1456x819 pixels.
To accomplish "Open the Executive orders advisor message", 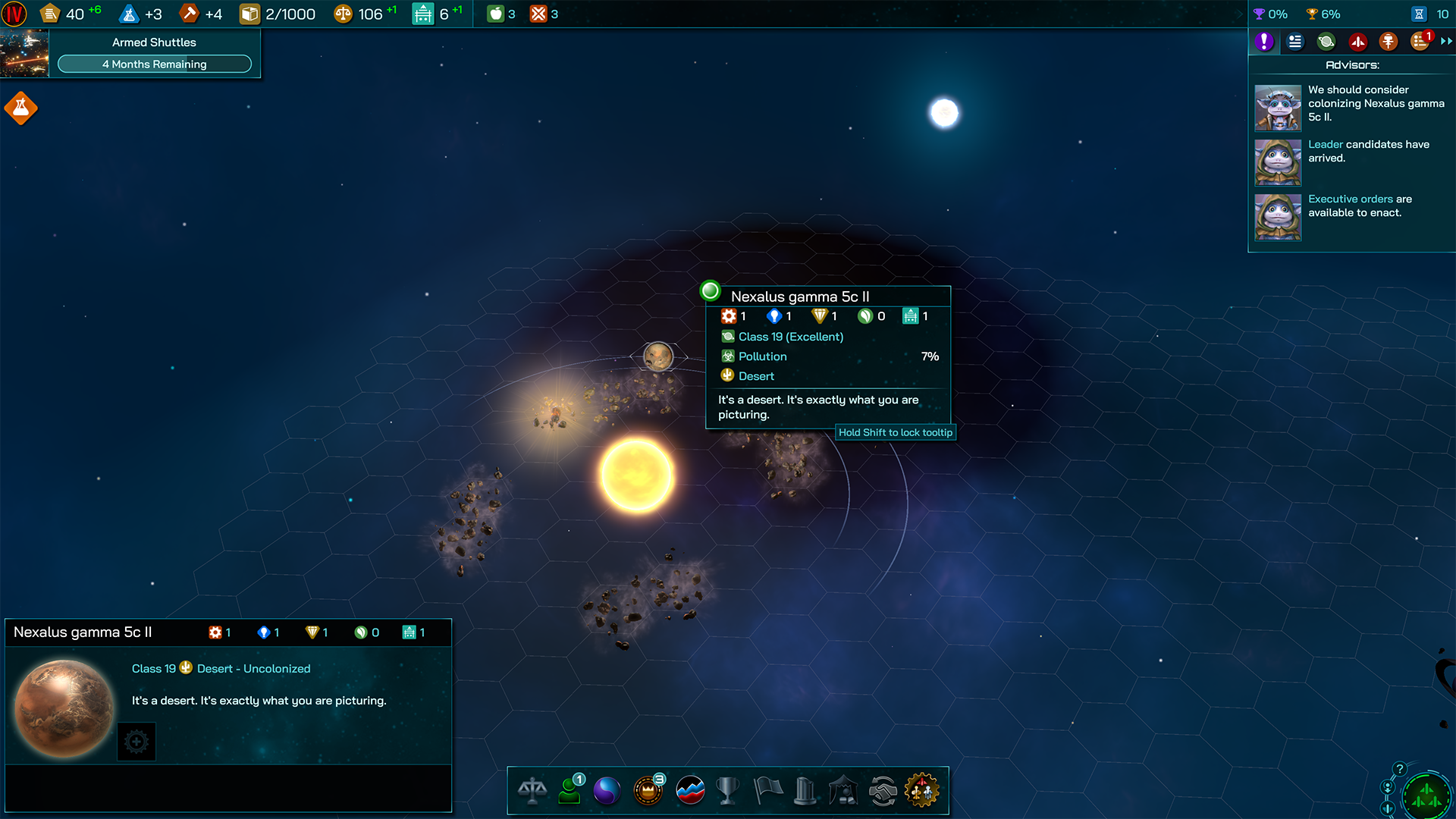I will click(1360, 206).
